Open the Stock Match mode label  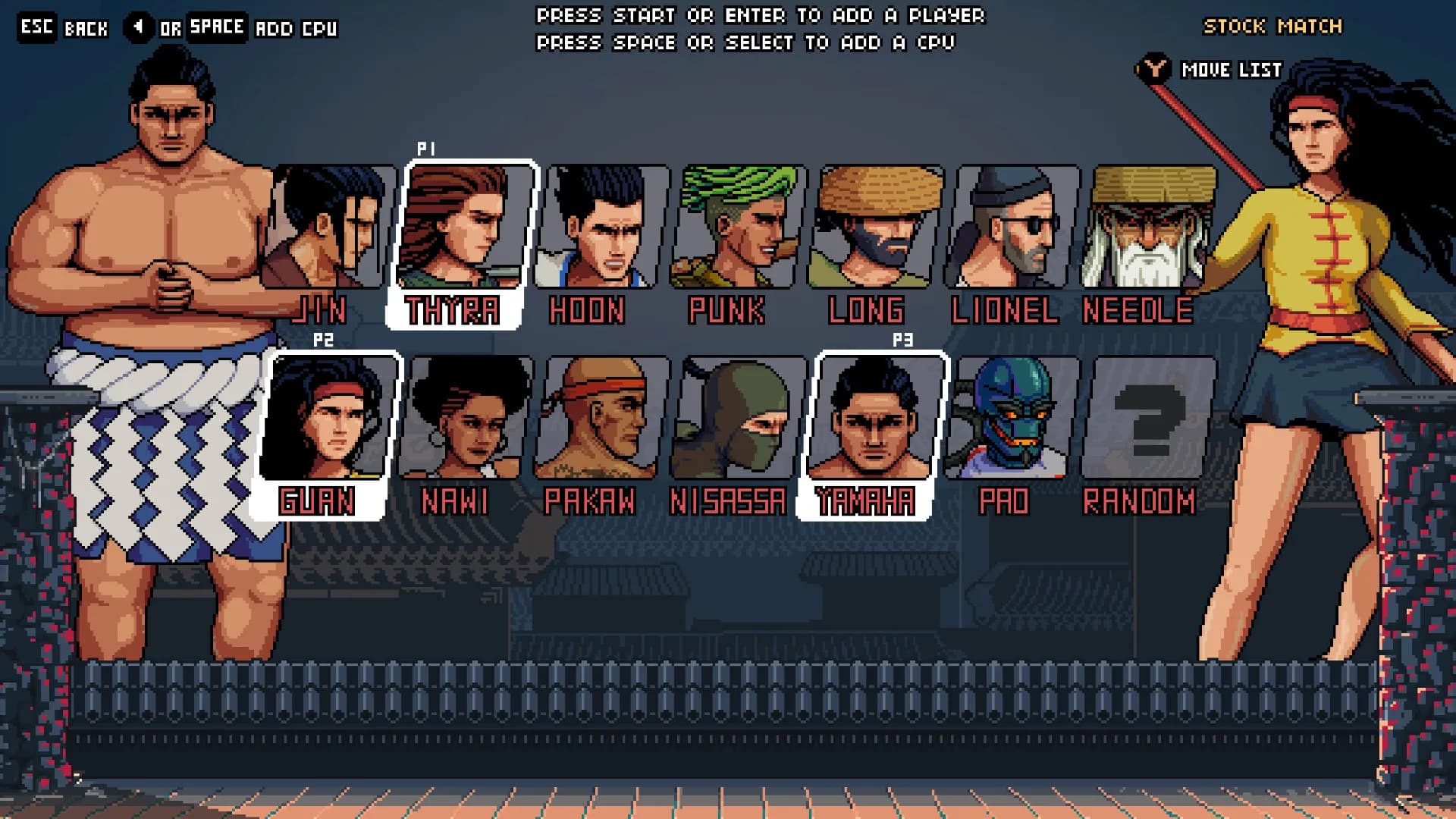point(1272,27)
